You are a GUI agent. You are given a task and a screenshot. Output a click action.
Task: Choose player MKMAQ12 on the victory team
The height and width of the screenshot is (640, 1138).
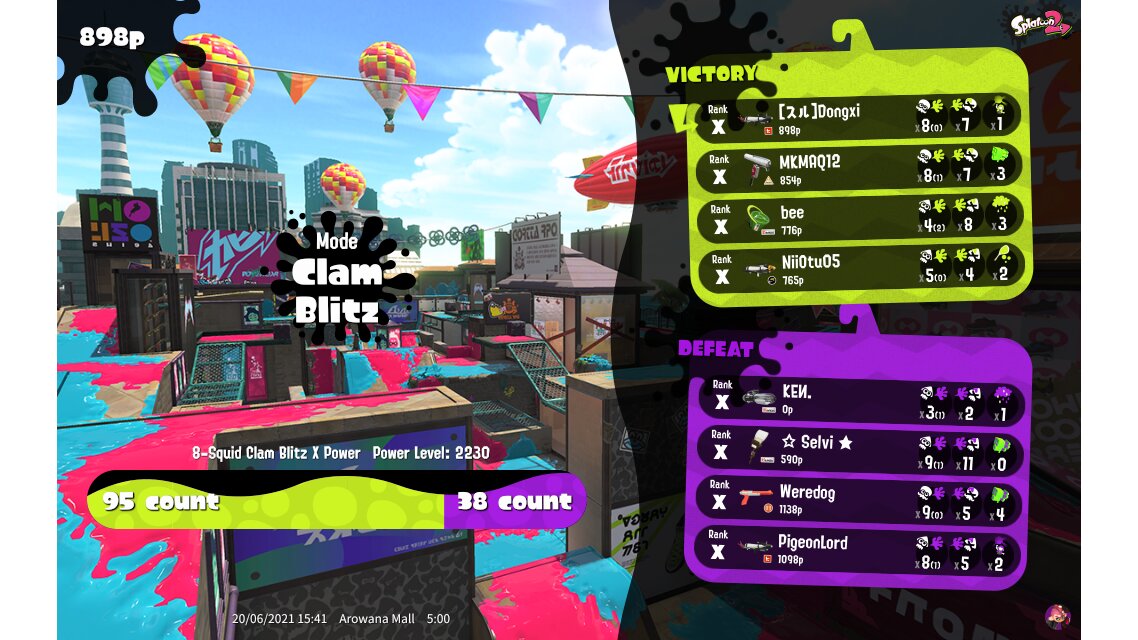[860, 168]
